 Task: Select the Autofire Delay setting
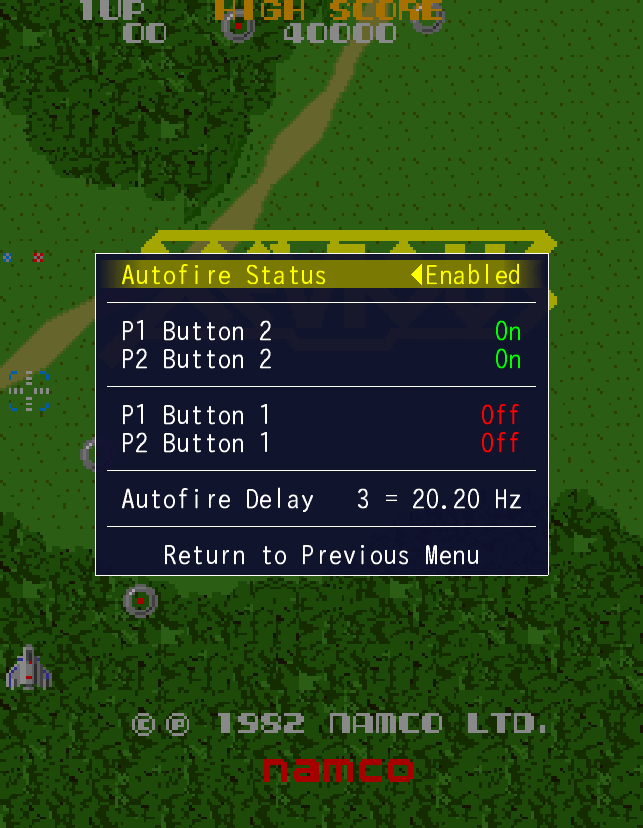tap(321, 499)
